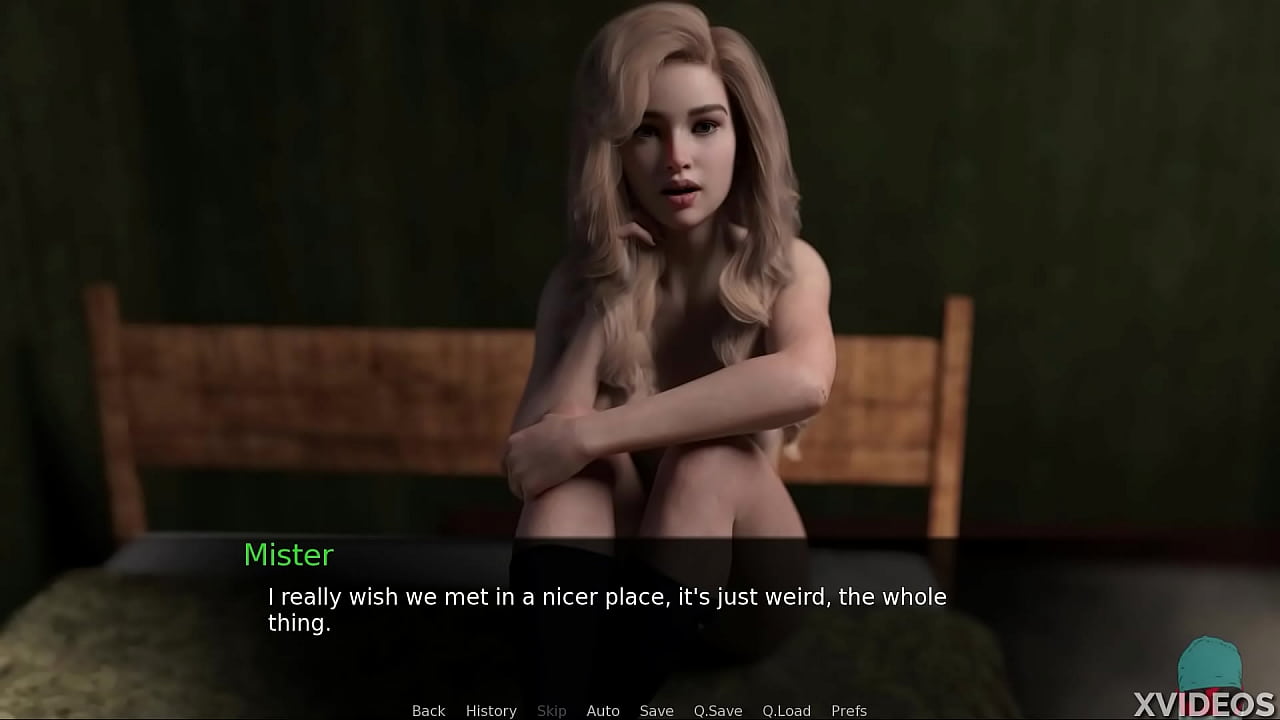Toggle Auto dialogue advance
The height and width of the screenshot is (720, 1280).
point(603,711)
